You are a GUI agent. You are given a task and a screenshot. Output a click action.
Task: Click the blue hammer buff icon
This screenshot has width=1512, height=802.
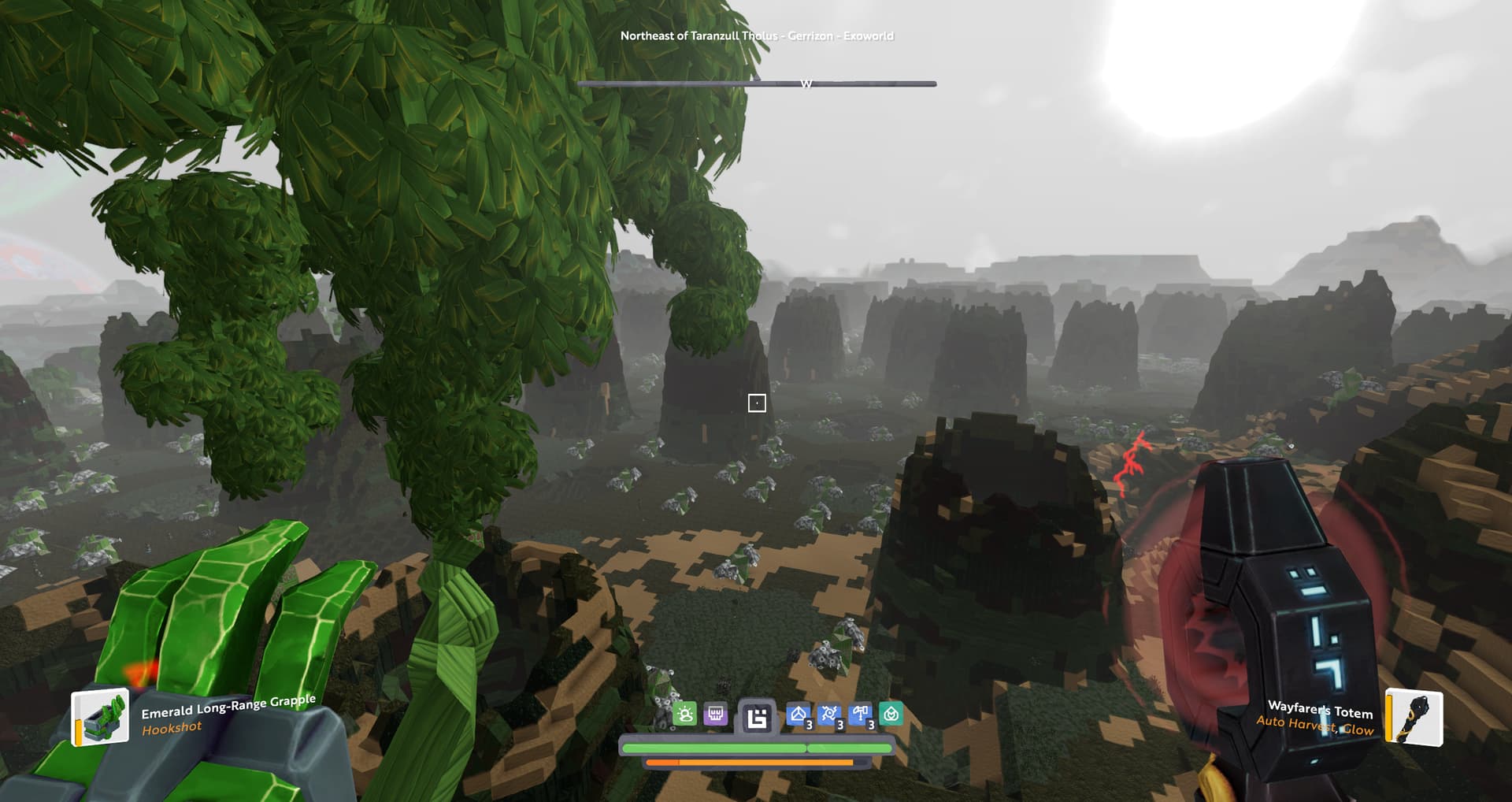(x=861, y=715)
